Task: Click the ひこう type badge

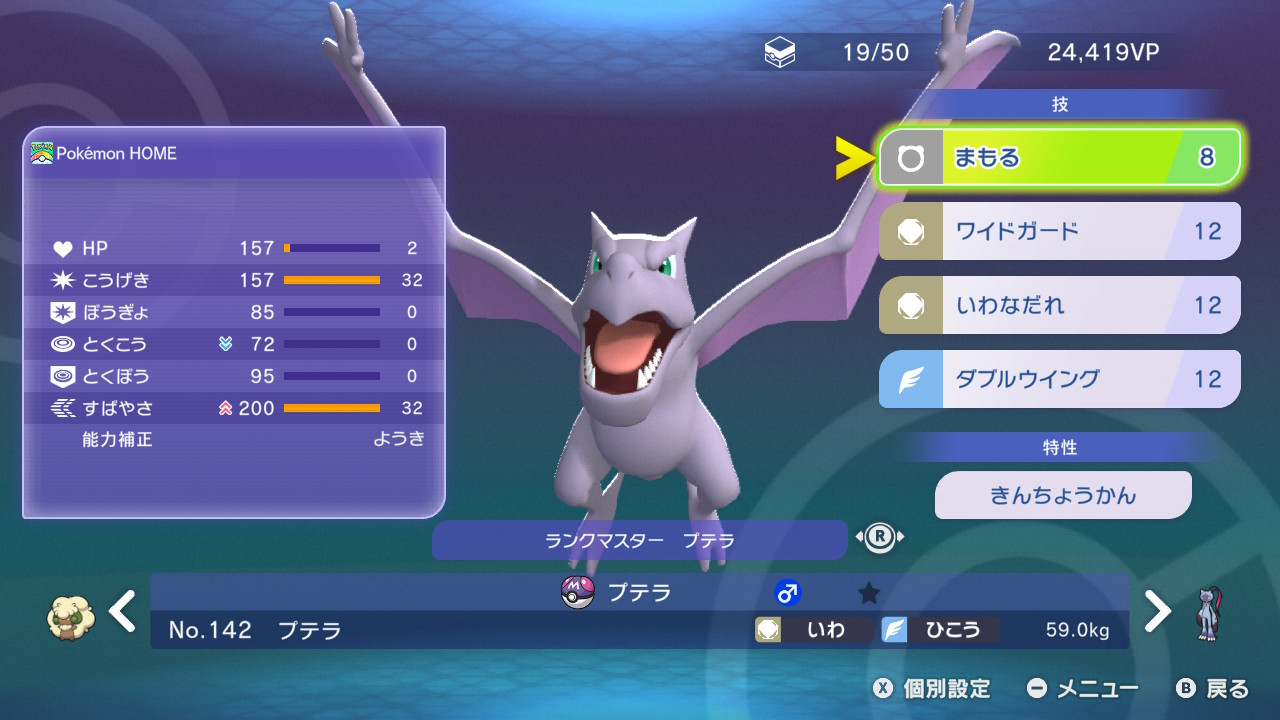Action: (939, 630)
